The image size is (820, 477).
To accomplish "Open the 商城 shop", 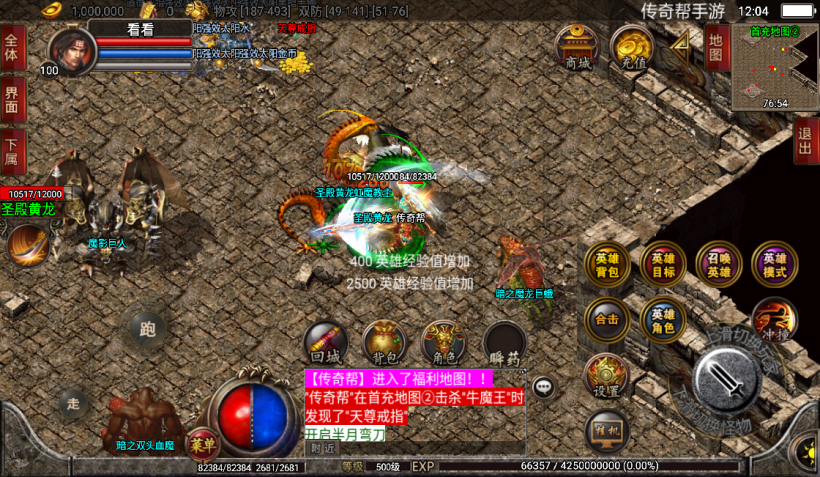I will tap(576, 46).
